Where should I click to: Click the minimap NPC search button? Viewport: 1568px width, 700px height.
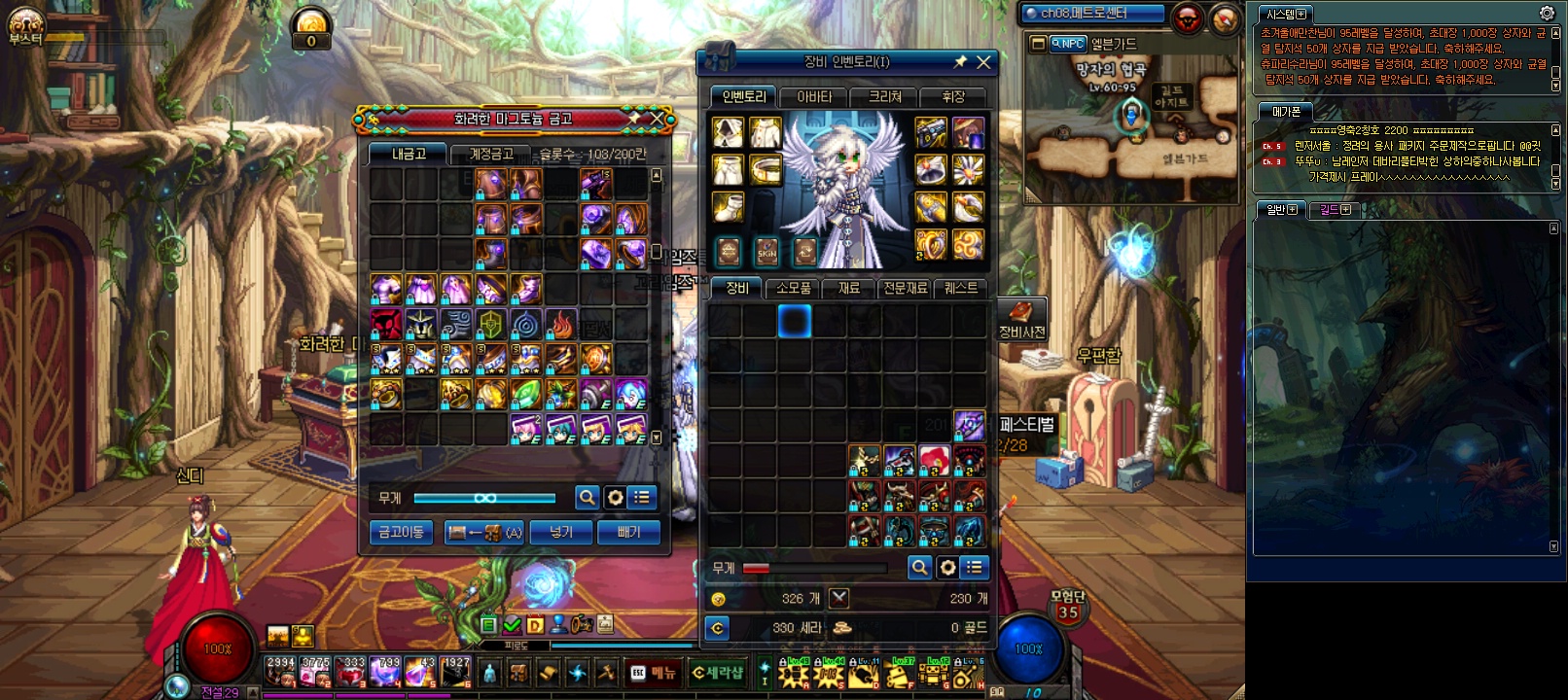coord(1068,44)
